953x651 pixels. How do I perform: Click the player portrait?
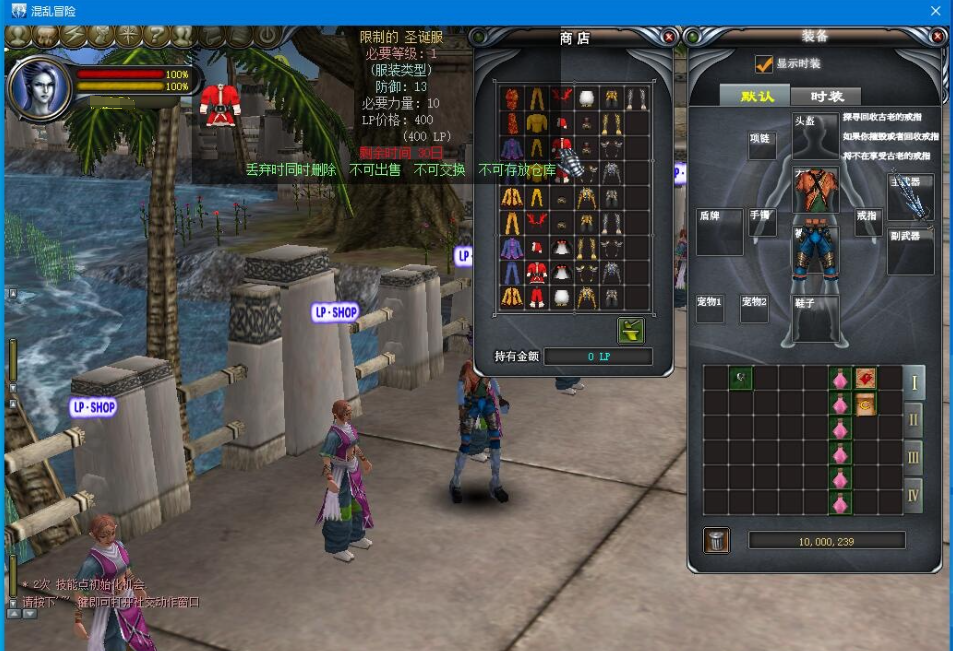[x=38, y=86]
